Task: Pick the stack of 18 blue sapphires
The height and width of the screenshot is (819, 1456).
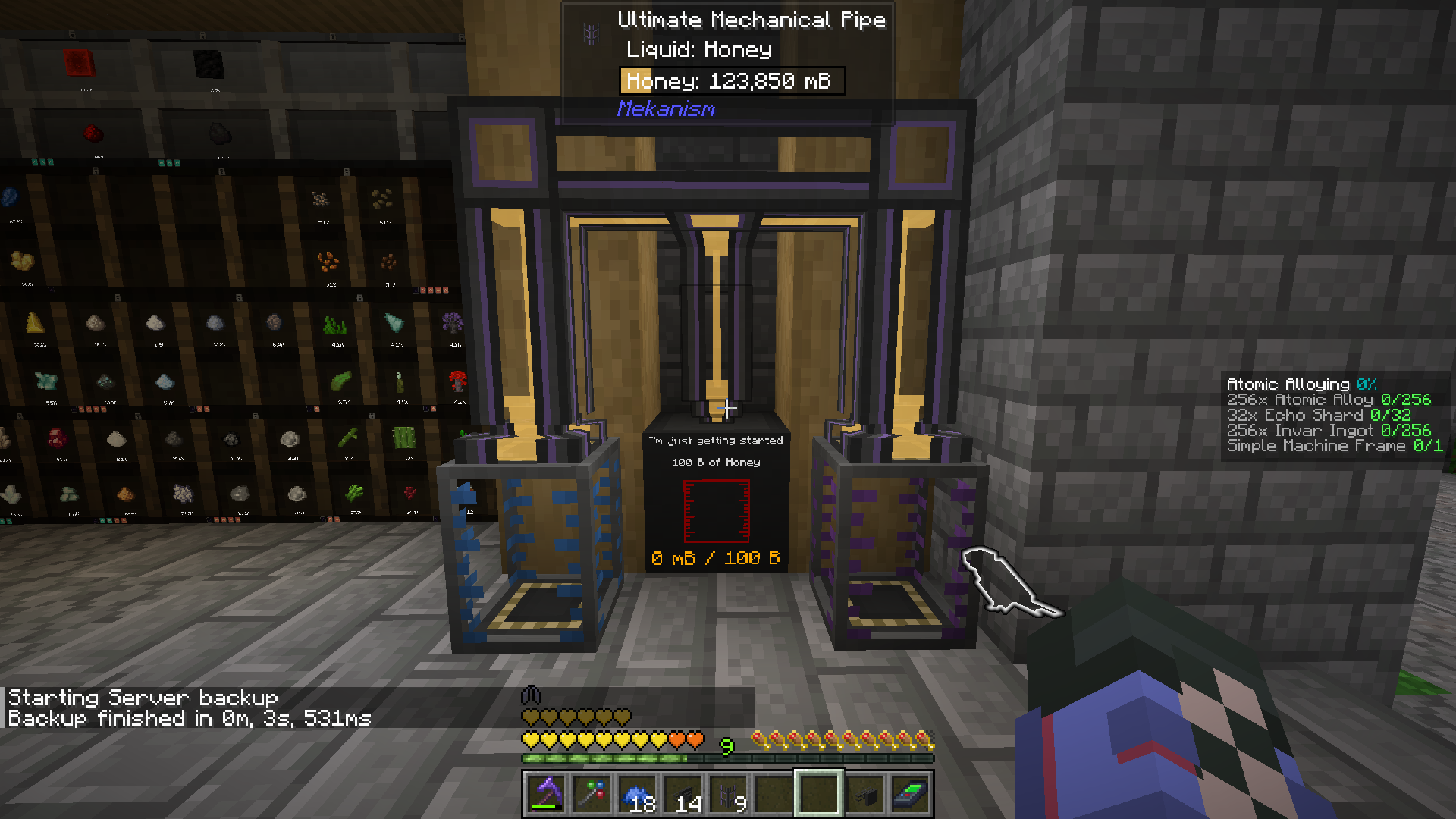Action: (x=638, y=793)
